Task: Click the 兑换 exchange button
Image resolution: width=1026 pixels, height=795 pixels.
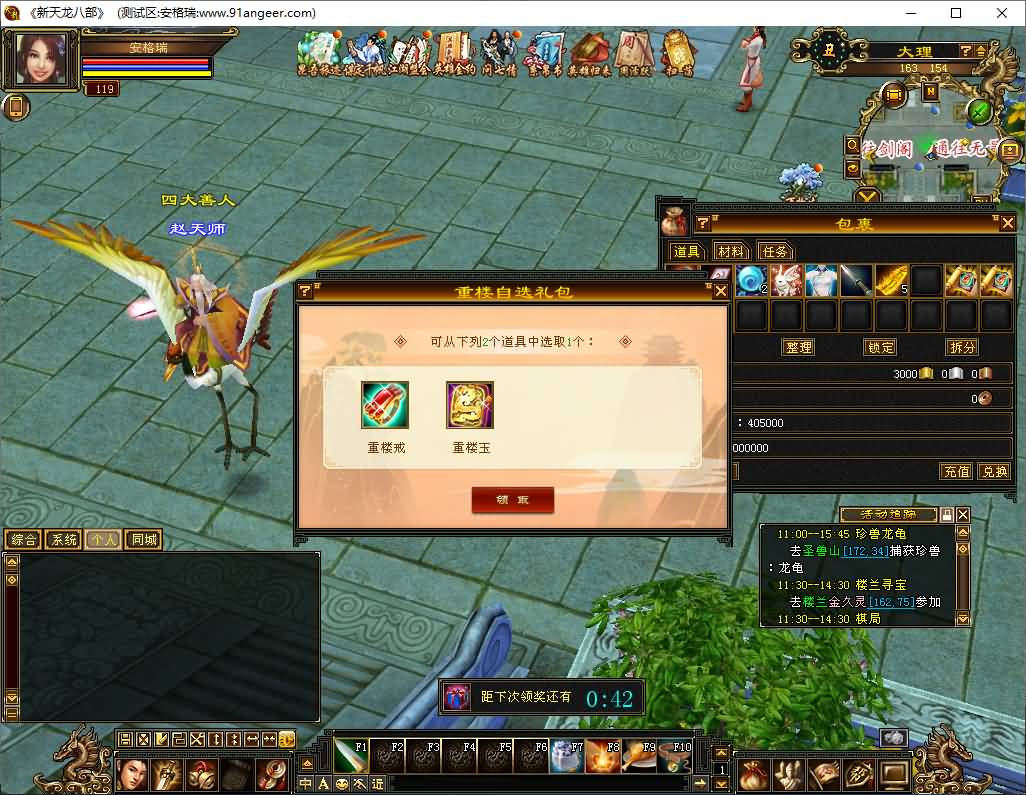Action: pyautogui.click(x=993, y=471)
